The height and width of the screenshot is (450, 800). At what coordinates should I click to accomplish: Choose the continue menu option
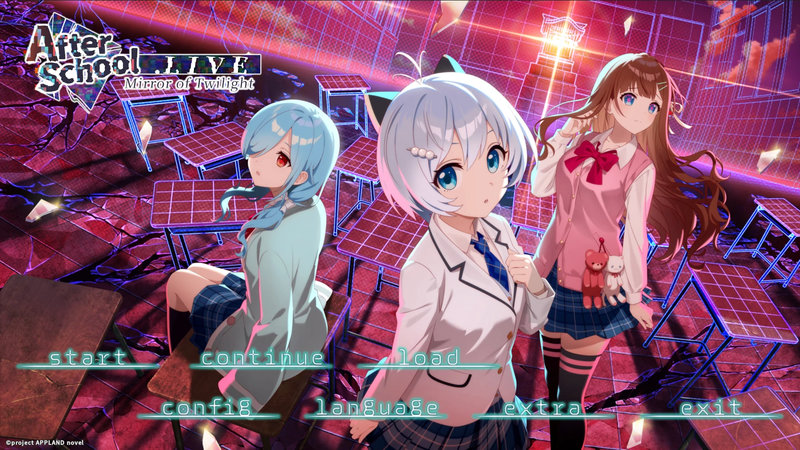(x=263, y=357)
